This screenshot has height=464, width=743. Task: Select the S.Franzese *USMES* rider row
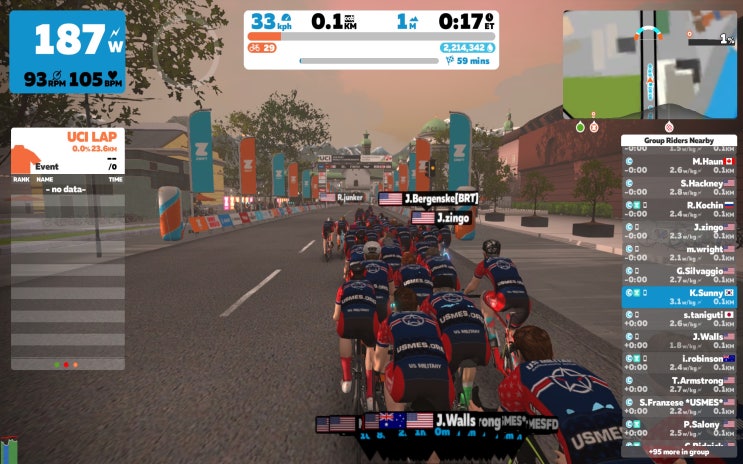coord(679,407)
